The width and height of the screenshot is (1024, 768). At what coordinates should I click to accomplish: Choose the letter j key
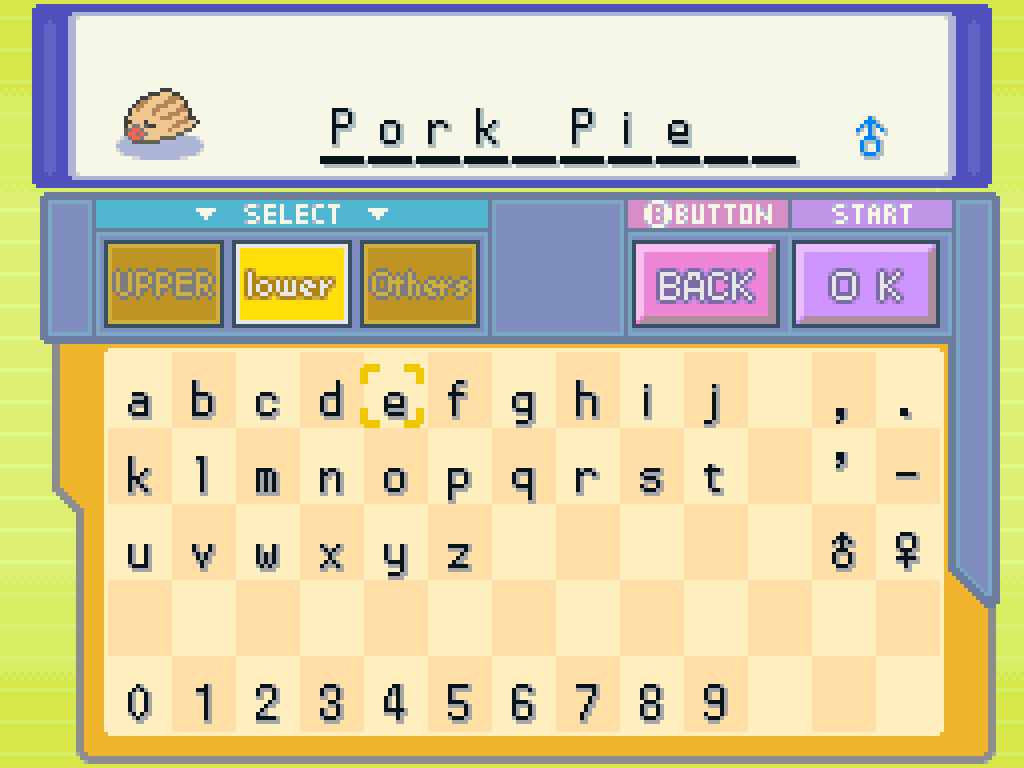click(x=713, y=402)
